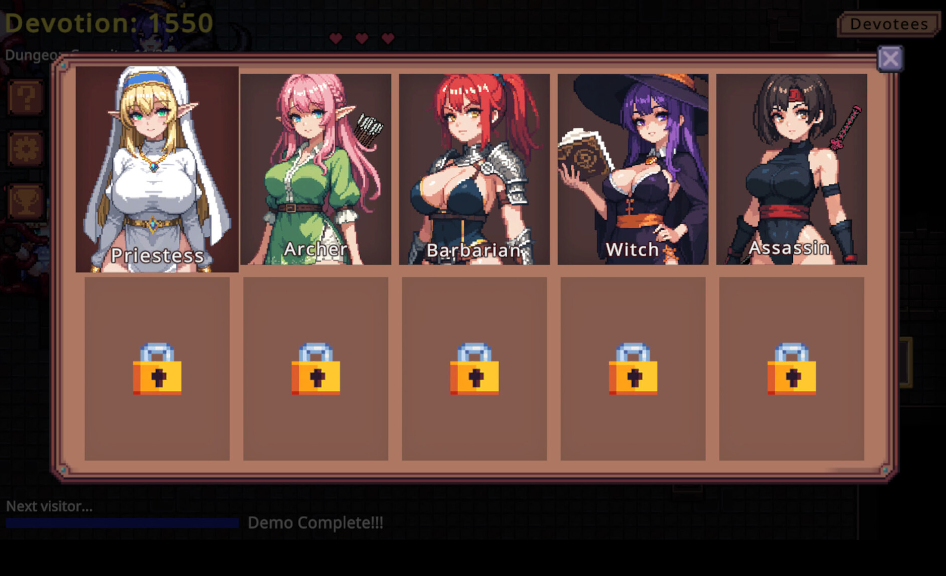Open the Devotees panel
This screenshot has height=576, width=946.
click(x=883, y=24)
